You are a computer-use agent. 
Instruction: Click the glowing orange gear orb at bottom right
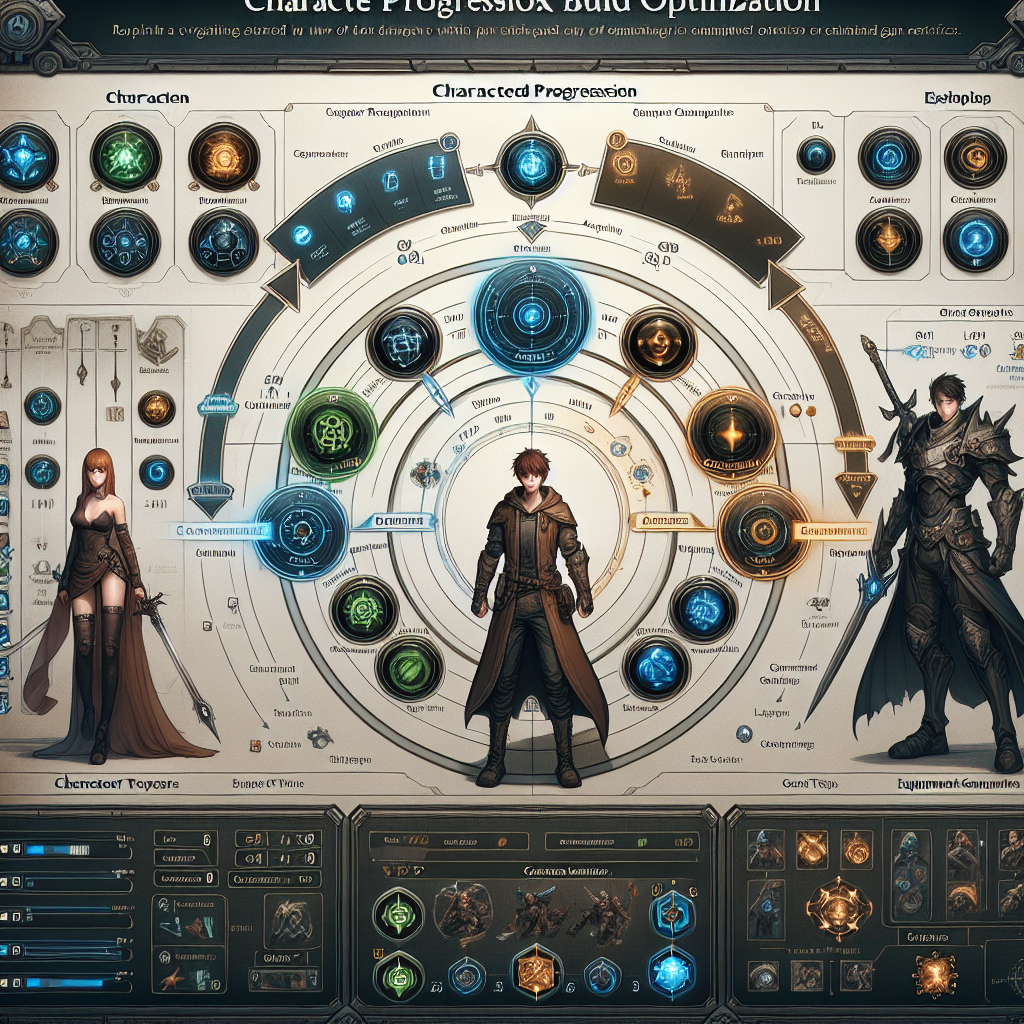tap(937, 972)
